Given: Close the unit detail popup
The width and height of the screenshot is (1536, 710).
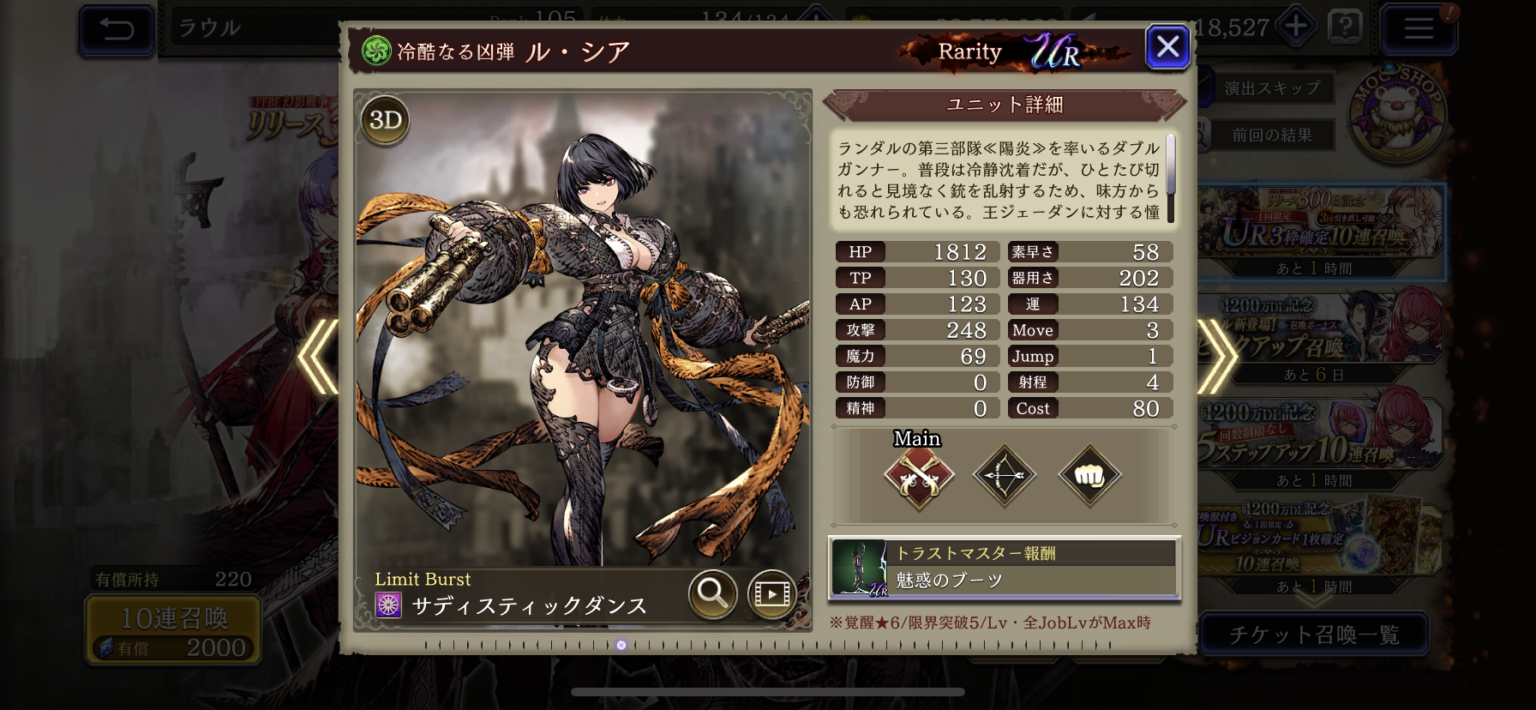Looking at the screenshot, I should click(1167, 47).
